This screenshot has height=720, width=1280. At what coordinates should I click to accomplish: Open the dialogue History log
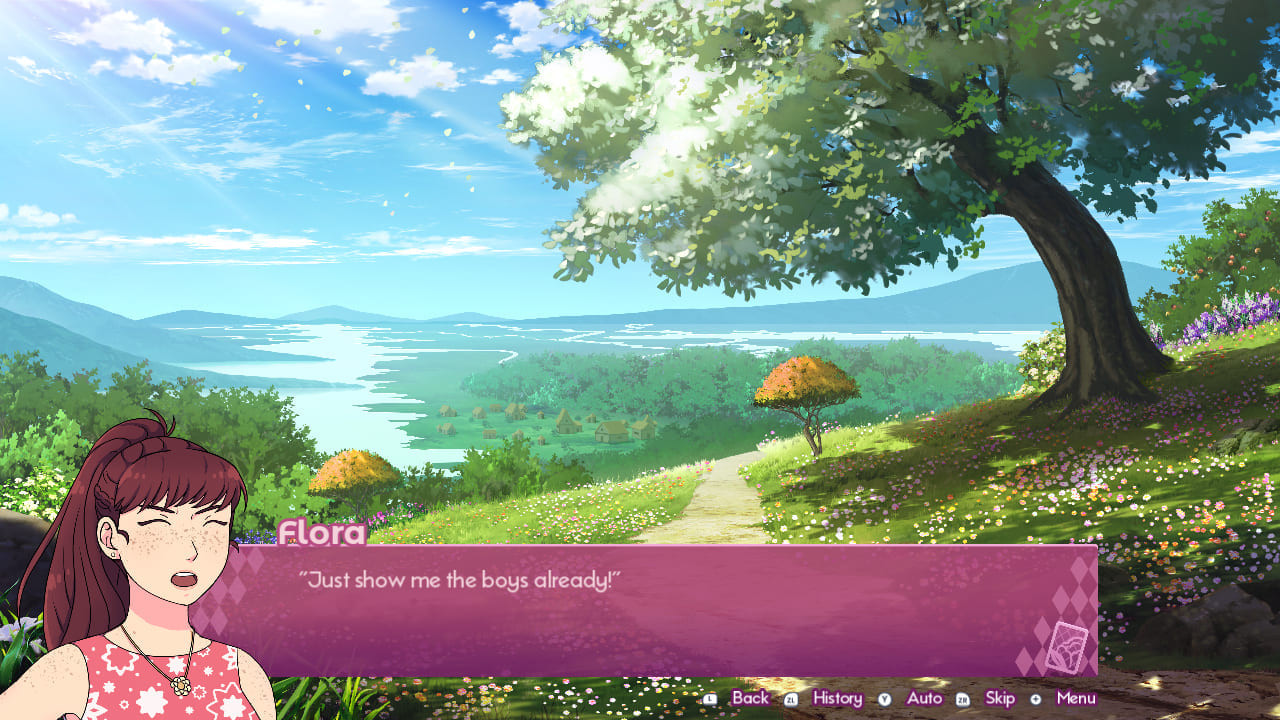point(838,698)
